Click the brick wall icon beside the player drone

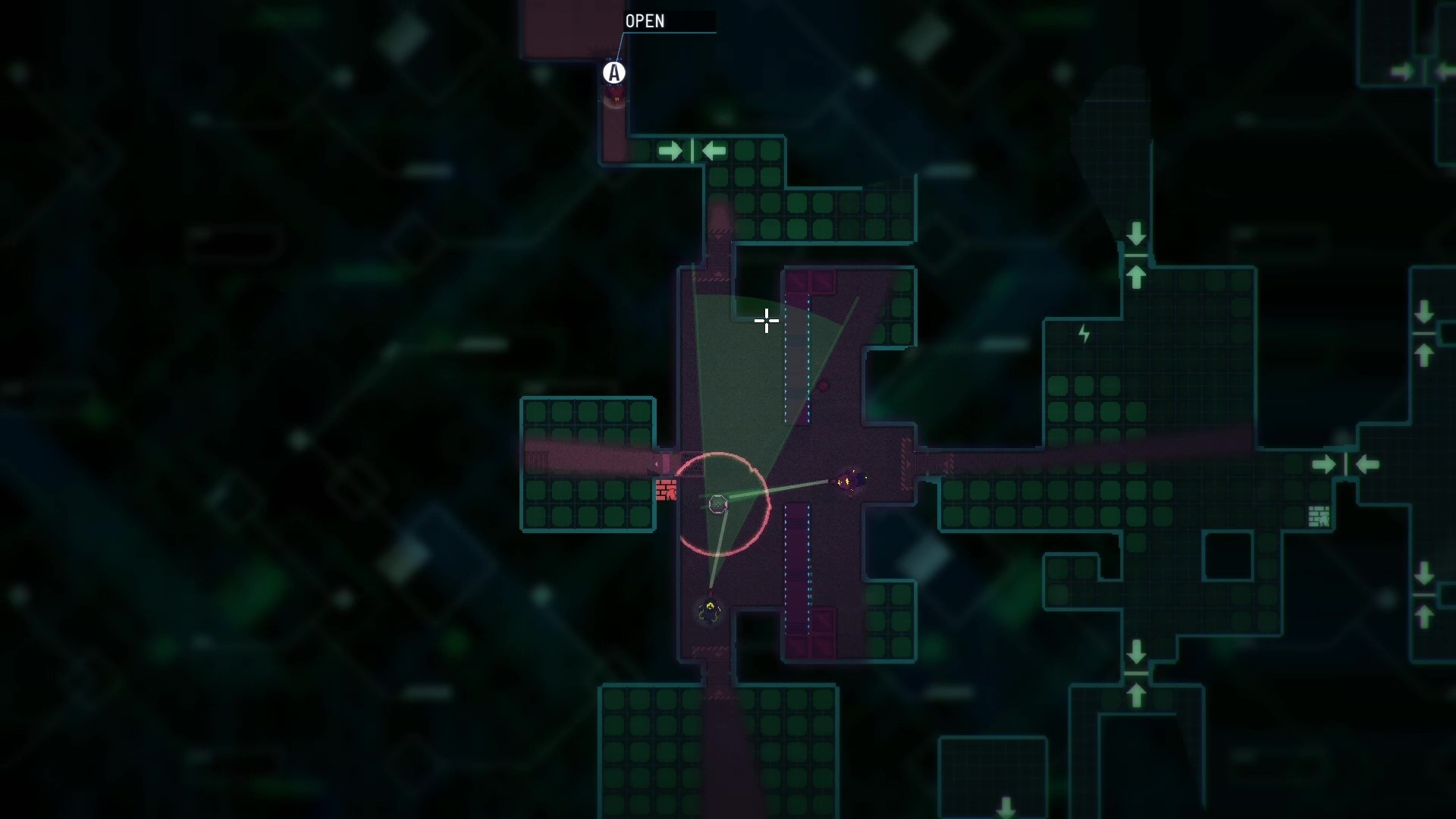[x=667, y=490]
